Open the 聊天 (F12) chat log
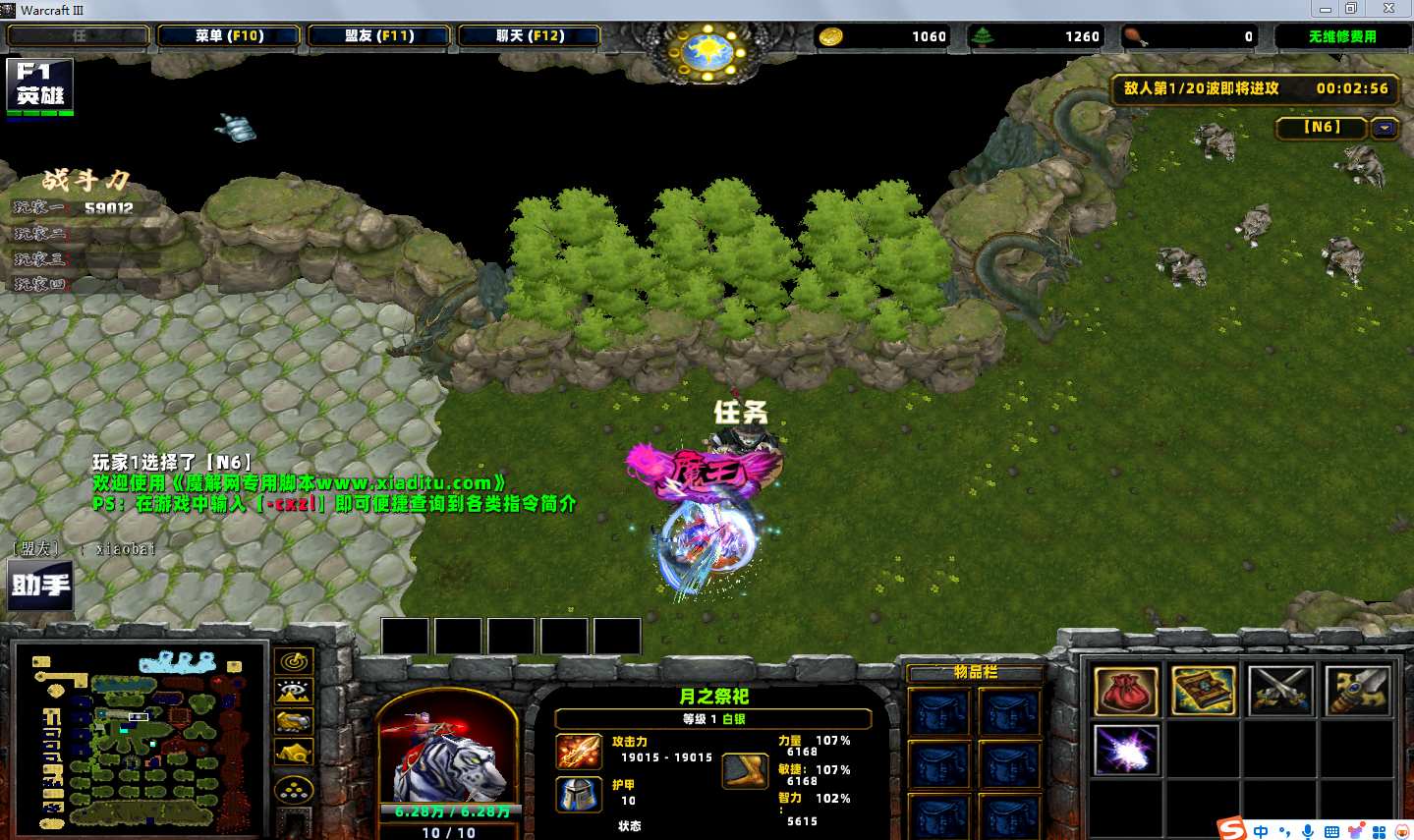 (x=530, y=36)
